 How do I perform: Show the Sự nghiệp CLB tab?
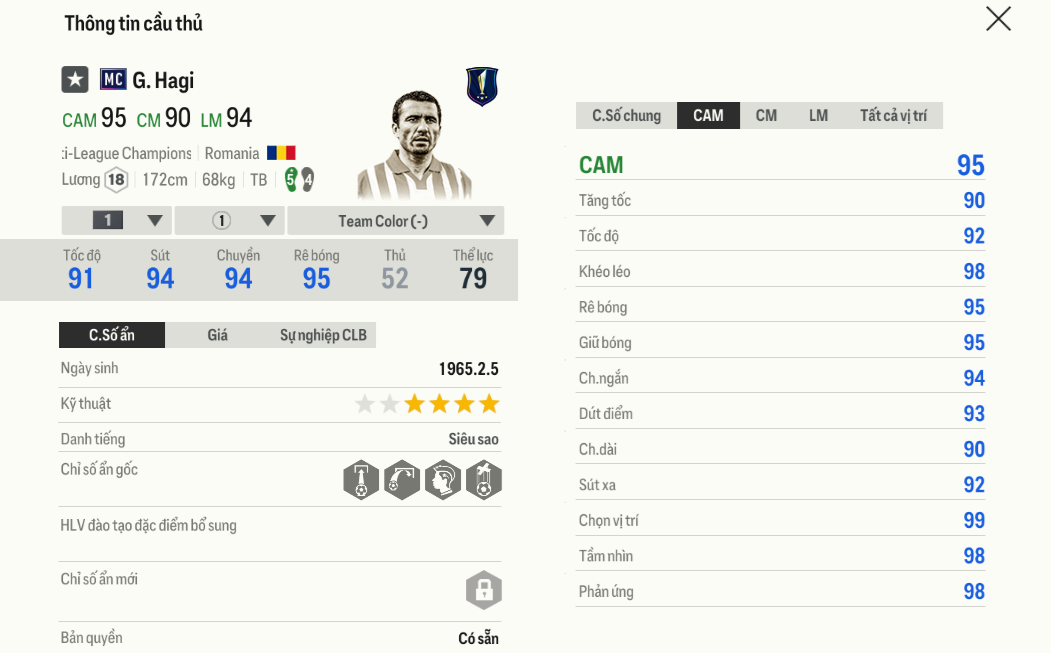click(x=322, y=335)
